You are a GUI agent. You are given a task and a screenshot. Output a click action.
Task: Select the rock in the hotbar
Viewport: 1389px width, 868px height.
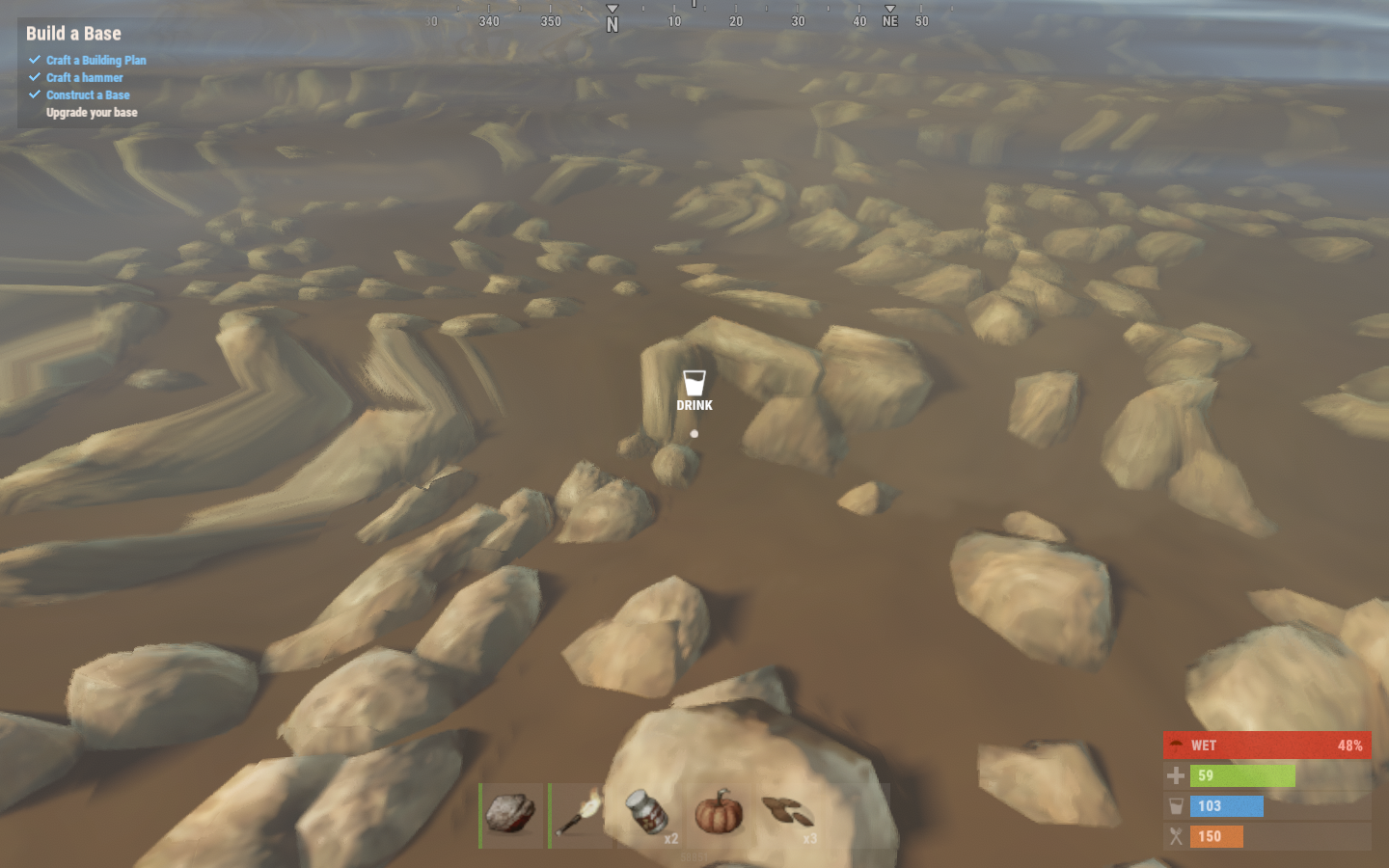click(510, 815)
